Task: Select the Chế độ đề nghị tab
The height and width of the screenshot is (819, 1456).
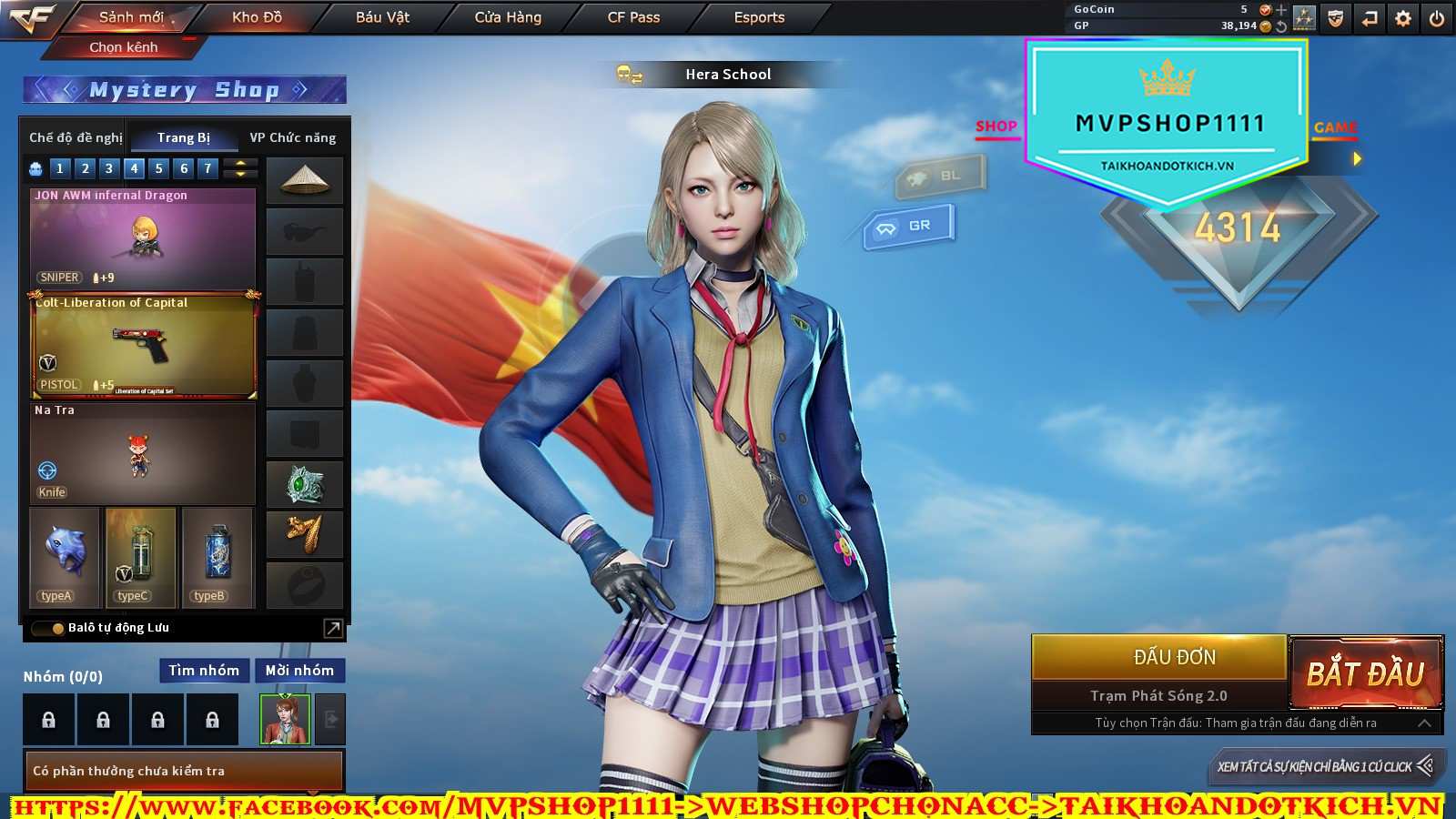Action: [x=76, y=137]
